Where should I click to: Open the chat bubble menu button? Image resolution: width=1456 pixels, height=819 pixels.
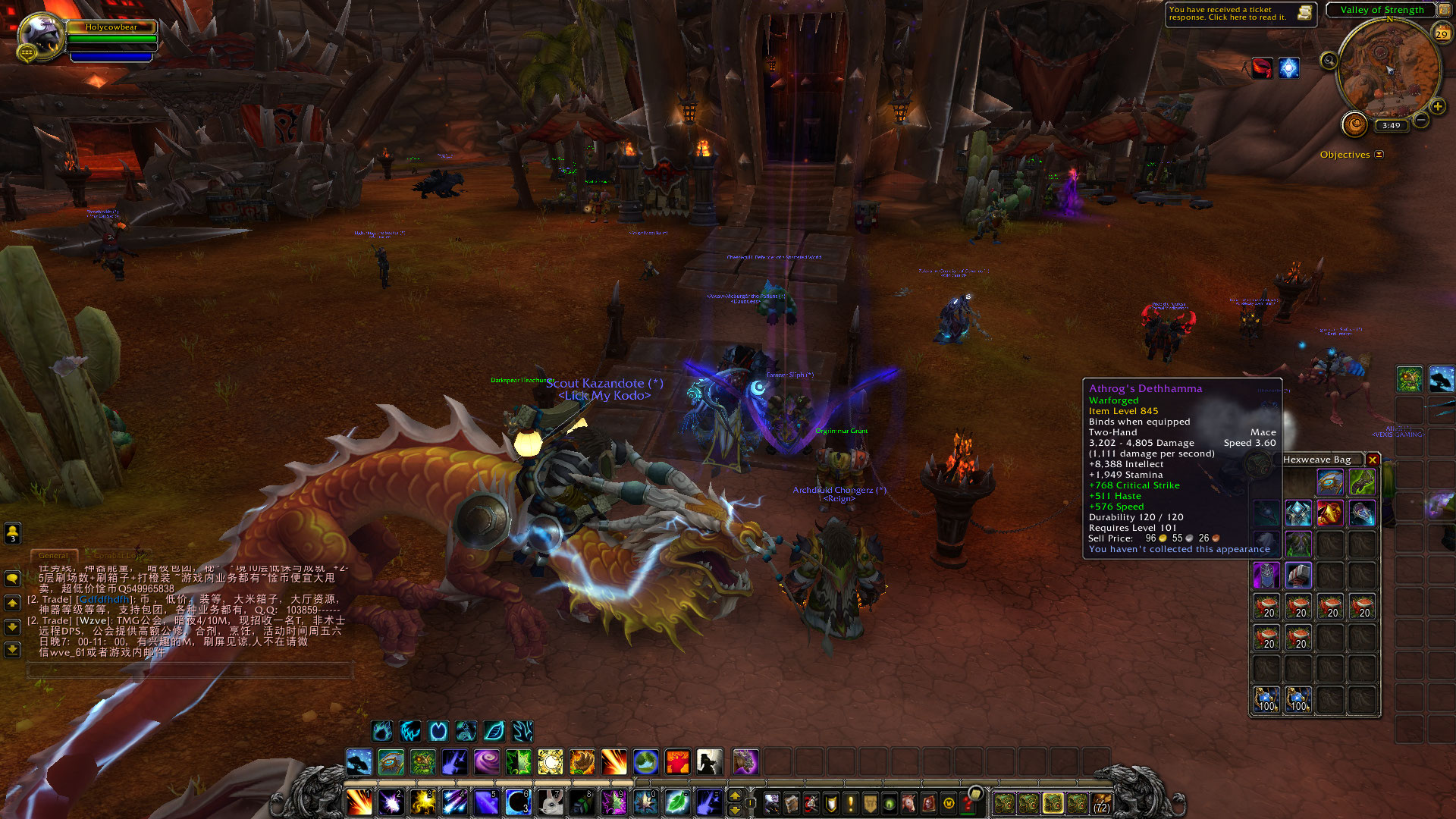coord(13,579)
